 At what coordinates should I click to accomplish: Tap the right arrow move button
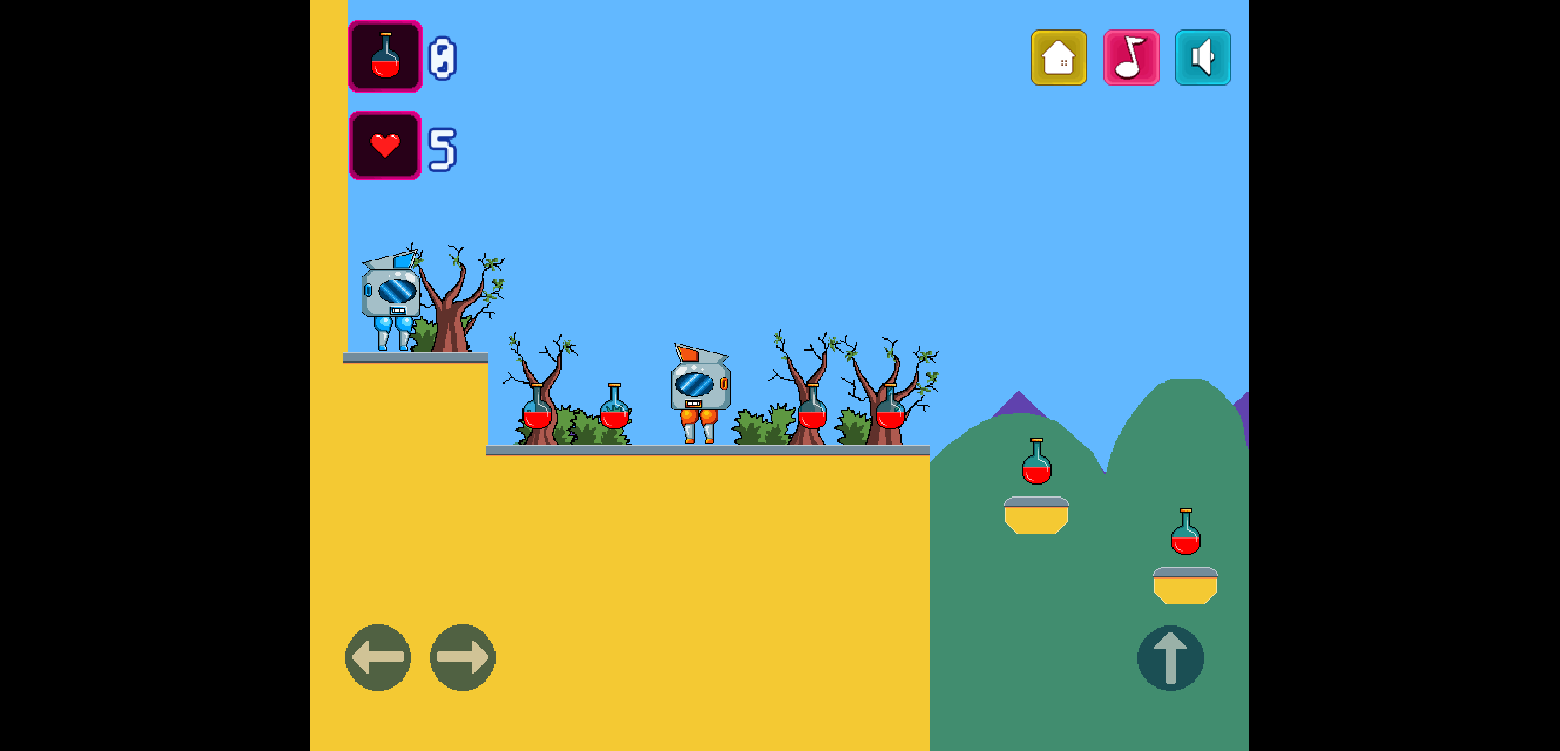(463, 658)
